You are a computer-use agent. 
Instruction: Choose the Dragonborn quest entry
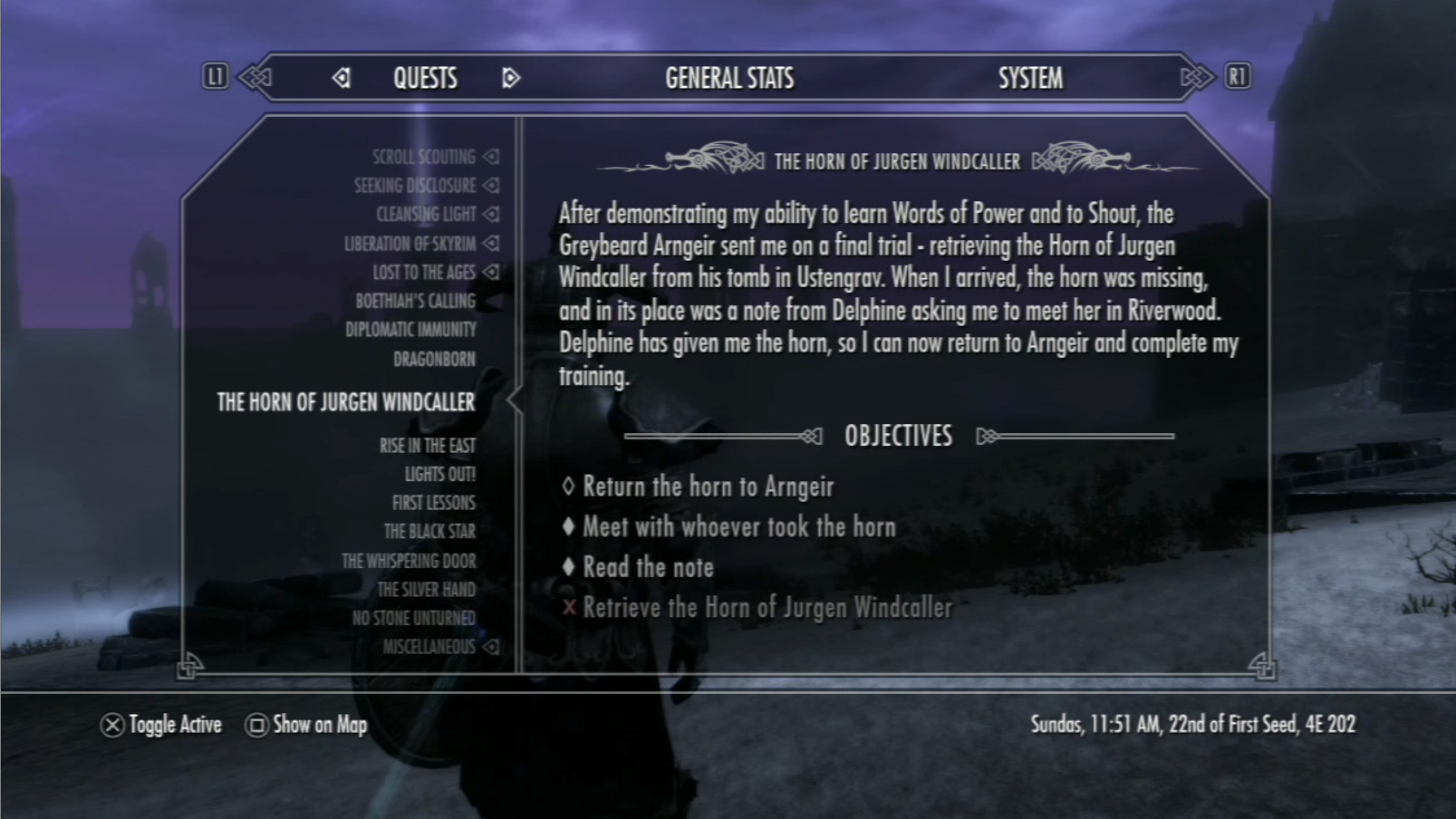coord(434,360)
